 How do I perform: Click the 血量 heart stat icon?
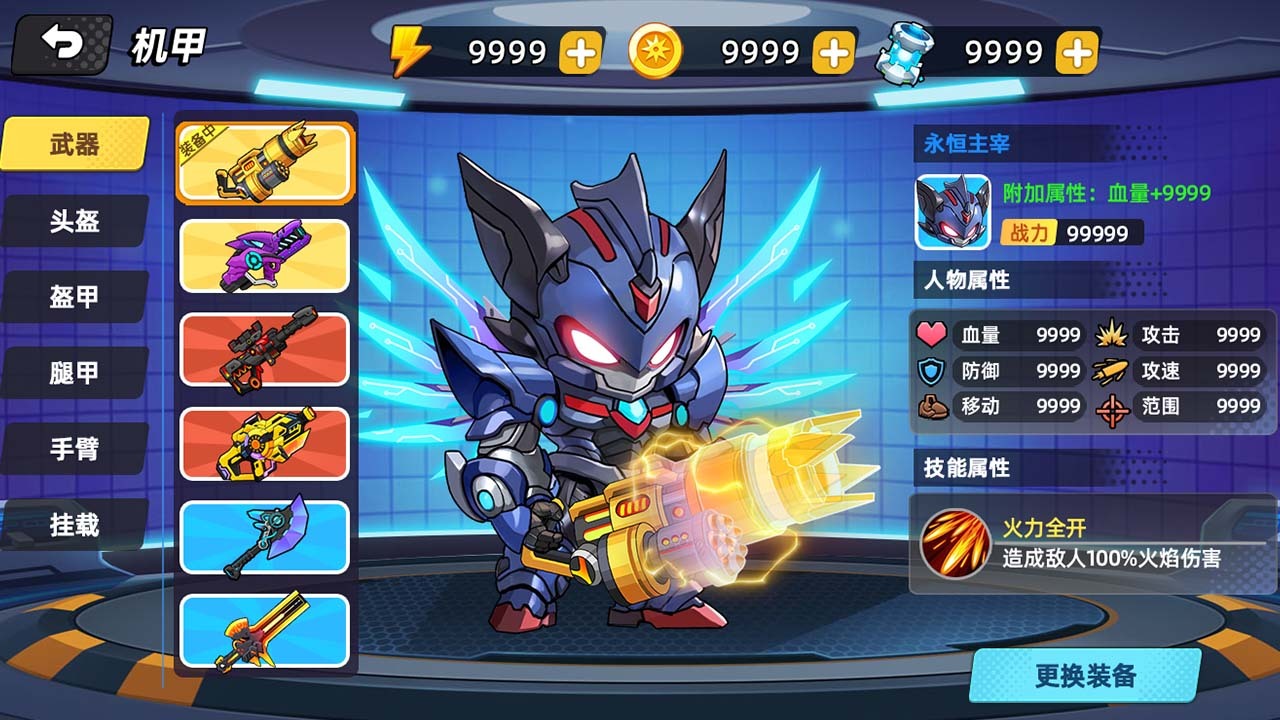tap(930, 335)
